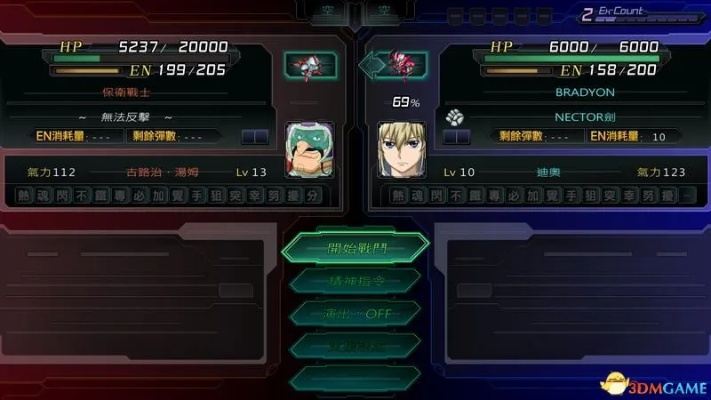This screenshot has width=711, height=400.
Task: Toggle the 演出 OFF battle animation option
Action: 354,313
